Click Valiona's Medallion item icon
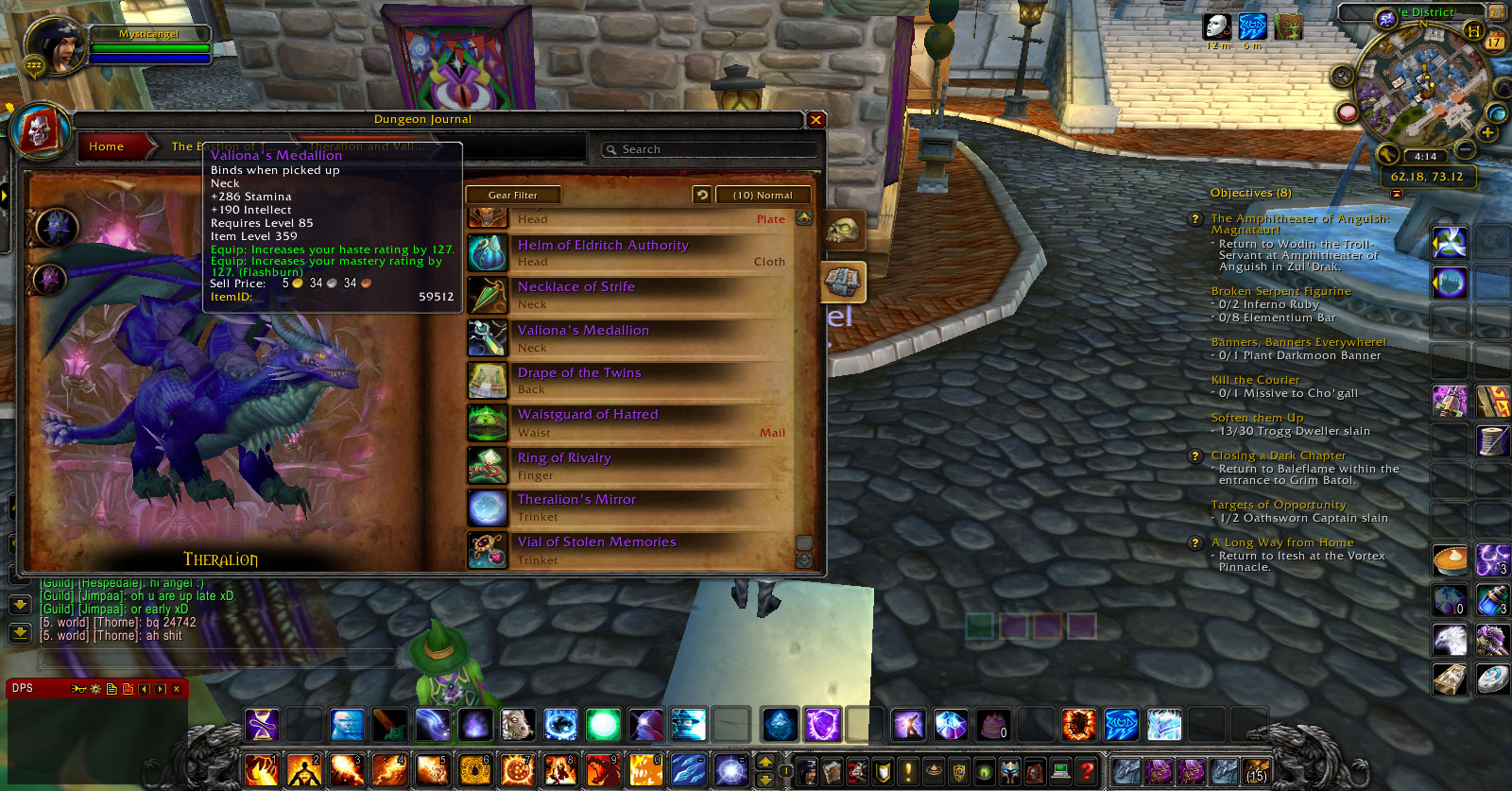The width and height of the screenshot is (1512, 791). (488, 338)
